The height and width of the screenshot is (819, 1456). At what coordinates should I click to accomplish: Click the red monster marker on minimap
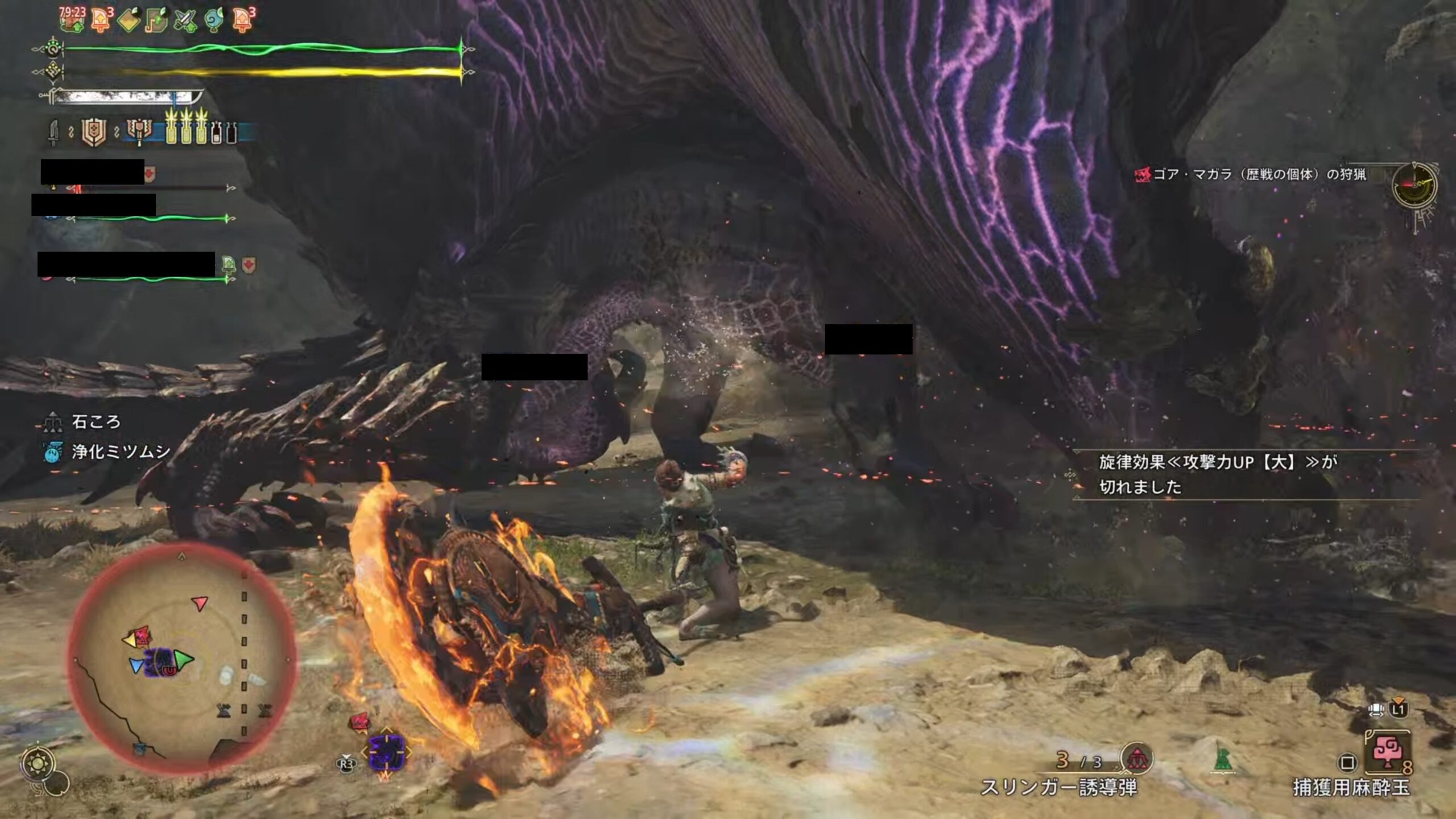(140, 635)
